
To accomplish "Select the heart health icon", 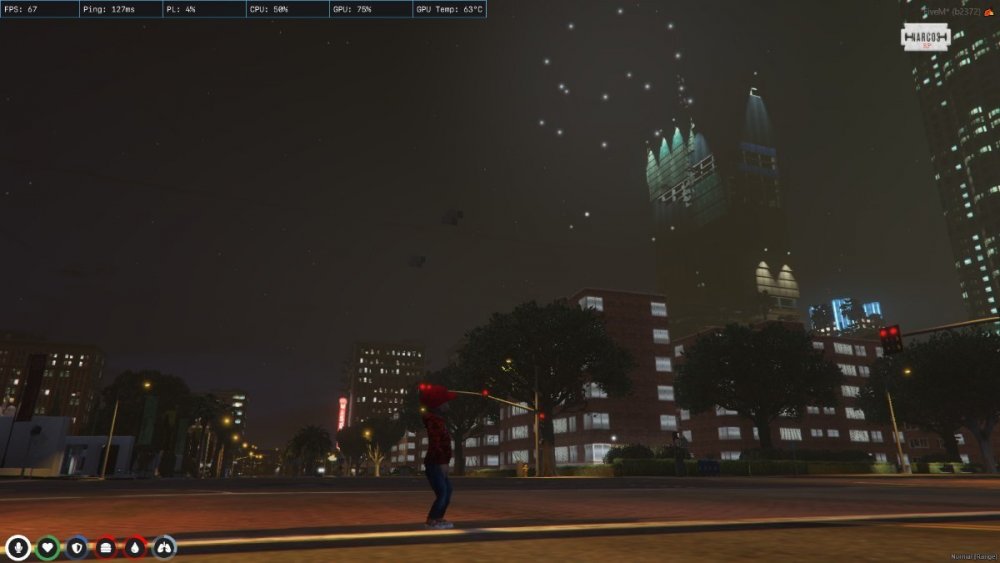I will (48, 547).
